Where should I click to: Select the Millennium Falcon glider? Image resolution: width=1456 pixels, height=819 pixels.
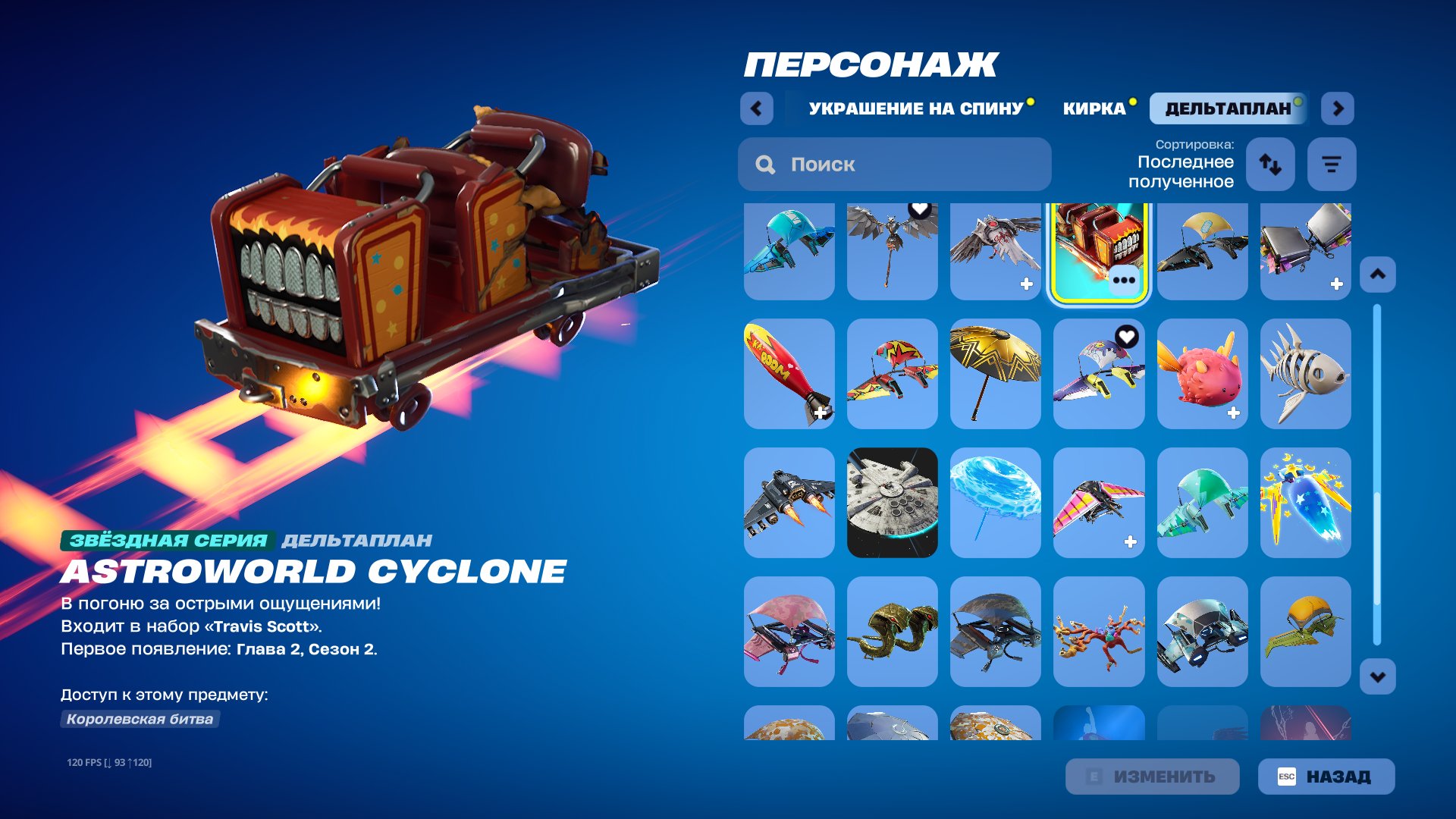click(893, 502)
